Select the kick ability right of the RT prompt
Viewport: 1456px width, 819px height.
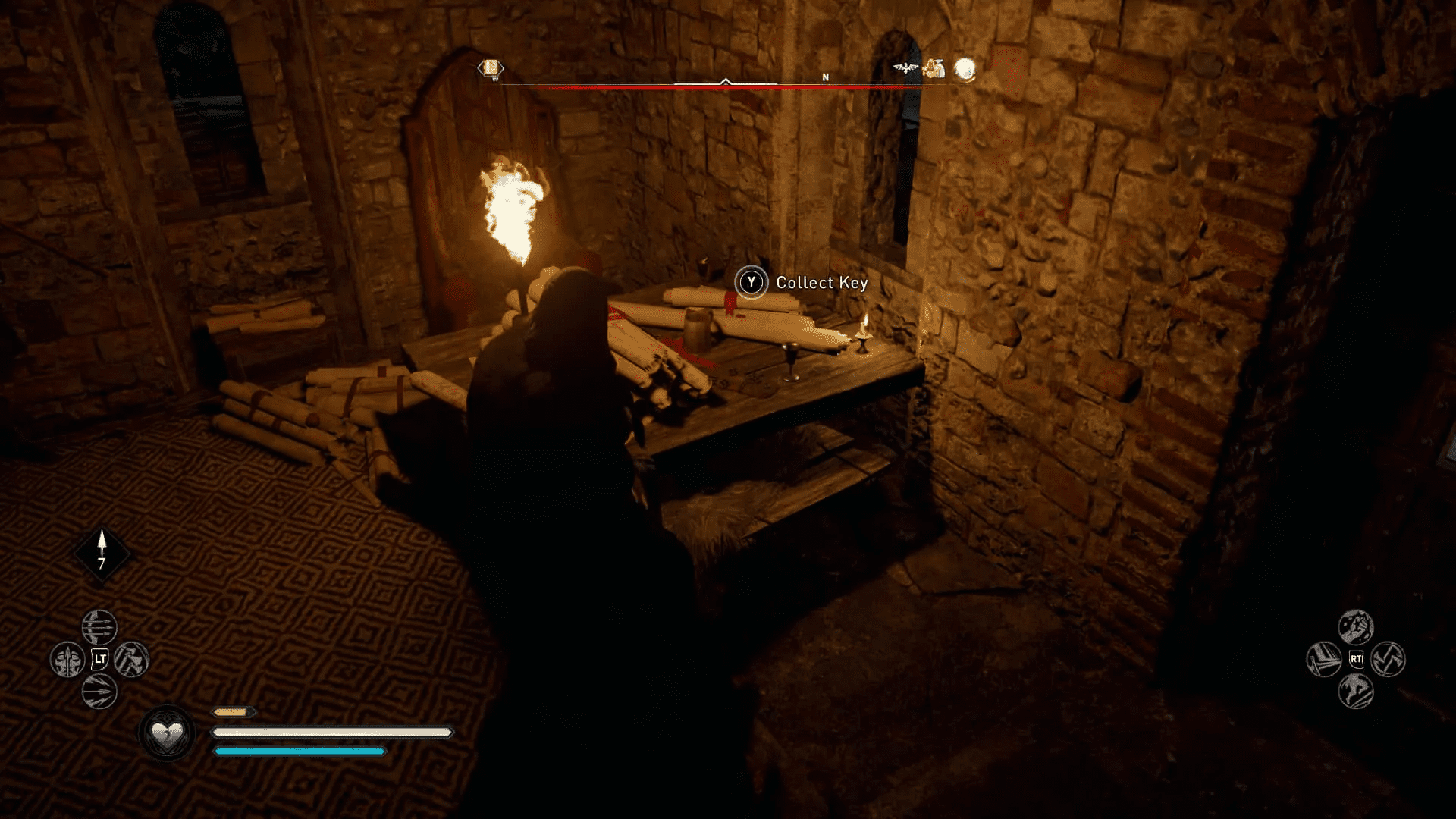pyautogui.click(x=1389, y=659)
